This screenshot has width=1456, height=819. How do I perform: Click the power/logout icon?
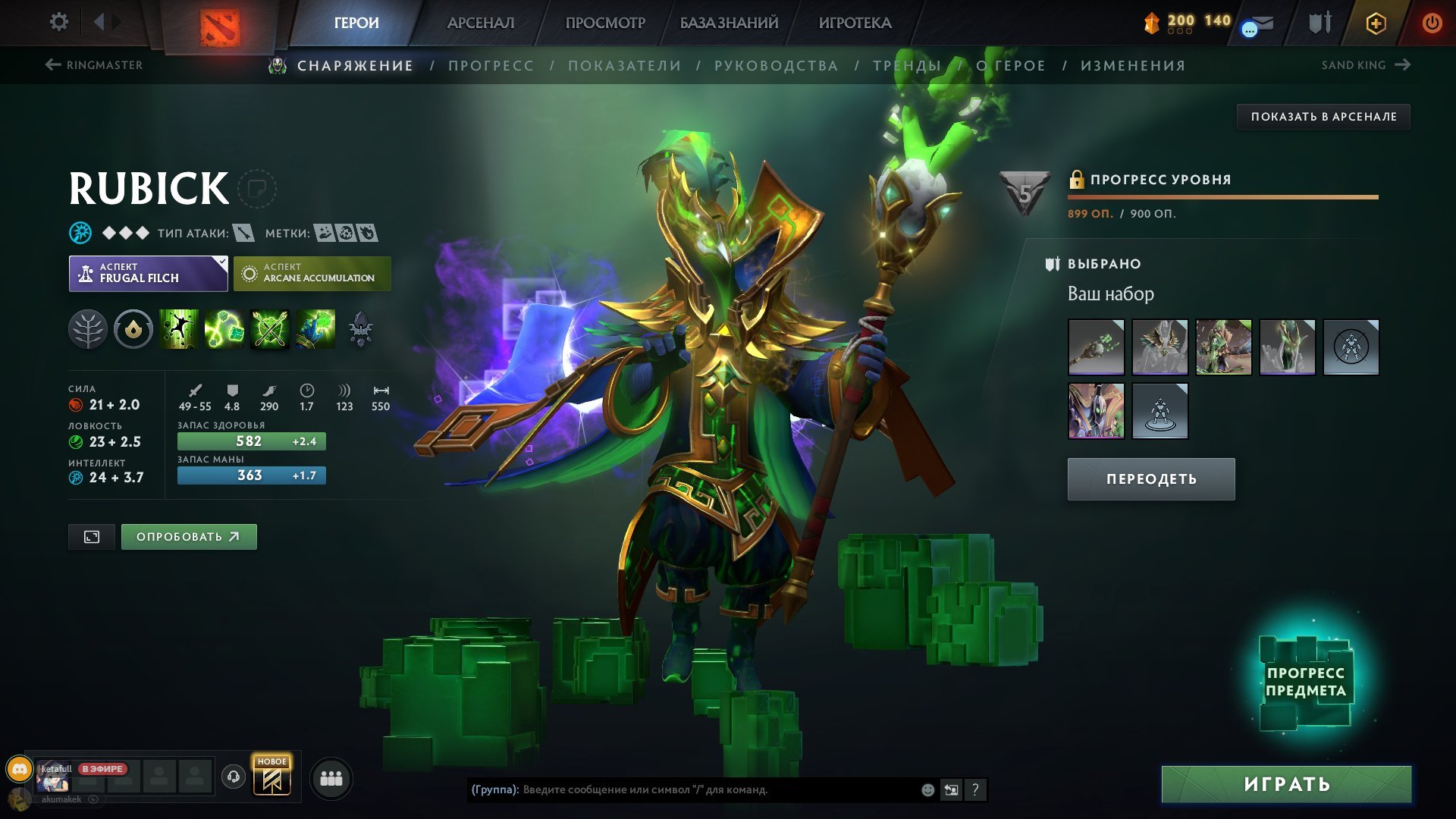tap(1432, 23)
